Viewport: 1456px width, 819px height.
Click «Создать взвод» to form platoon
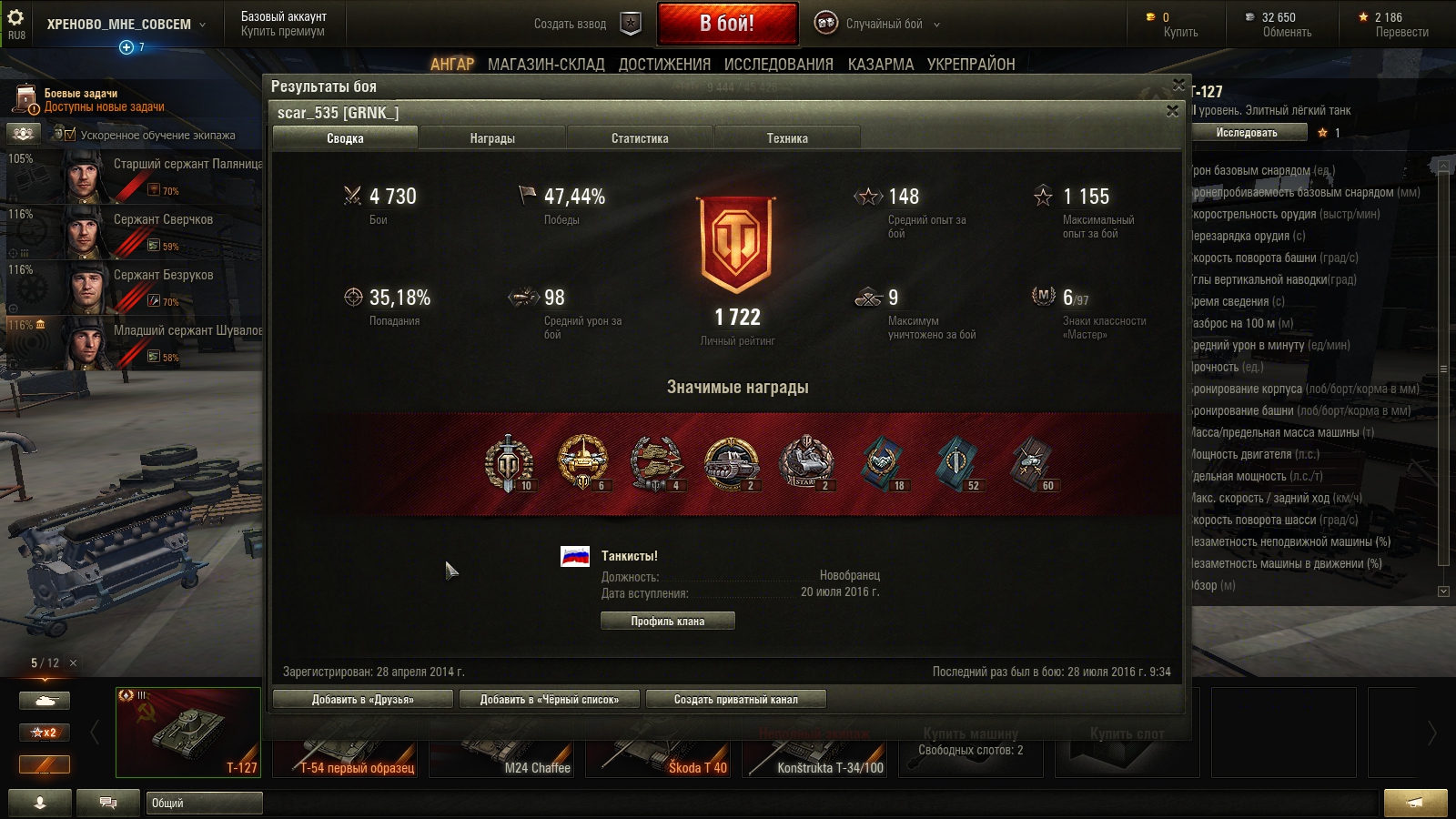coord(587,25)
